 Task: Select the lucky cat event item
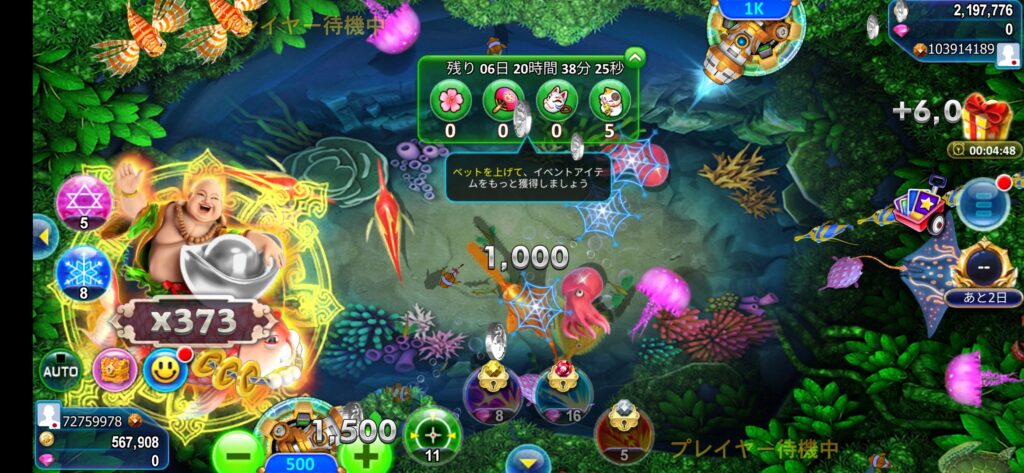(x=609, y=99)
